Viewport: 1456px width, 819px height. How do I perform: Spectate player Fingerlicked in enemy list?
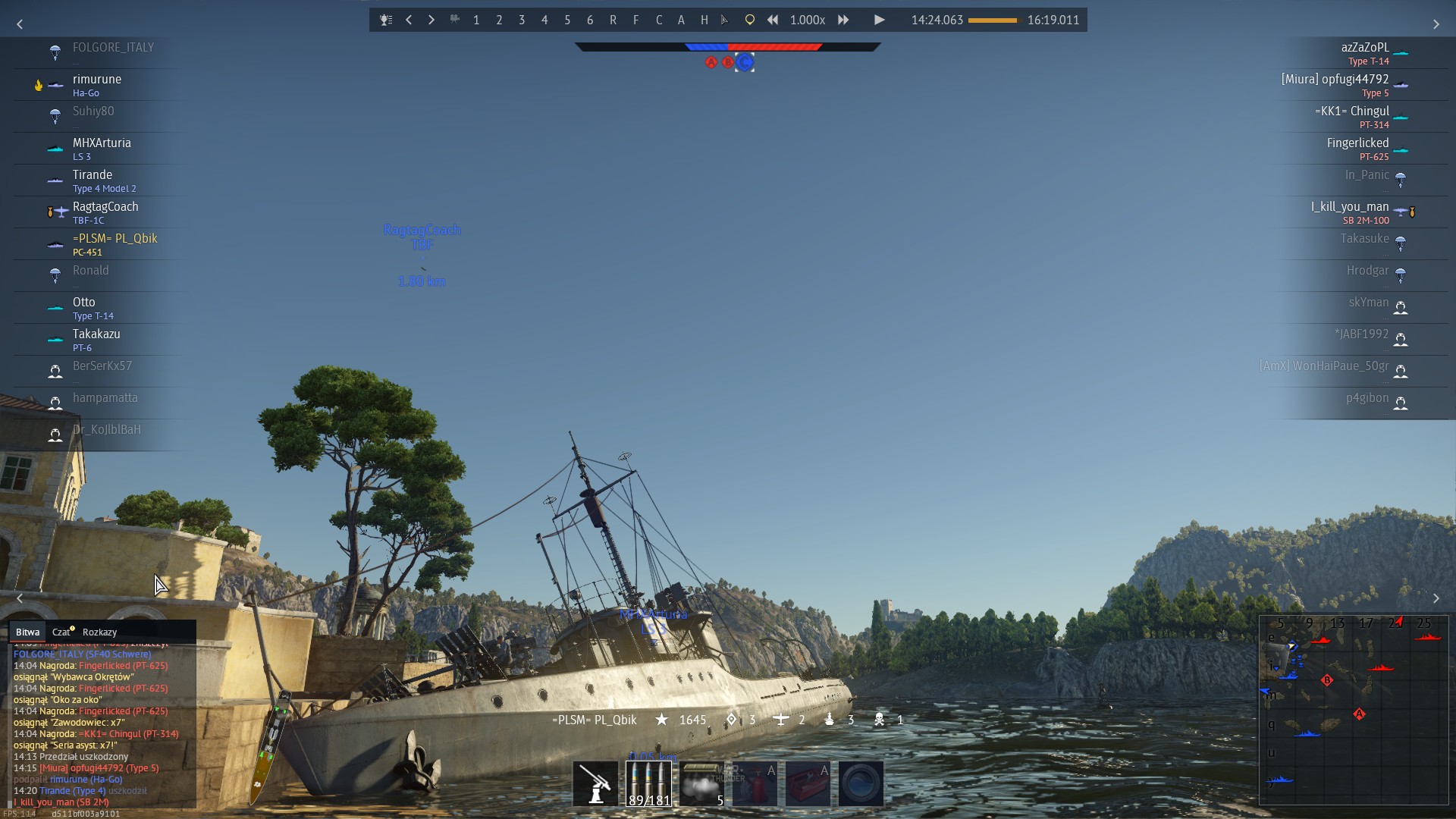click(x=1357, y=143)
